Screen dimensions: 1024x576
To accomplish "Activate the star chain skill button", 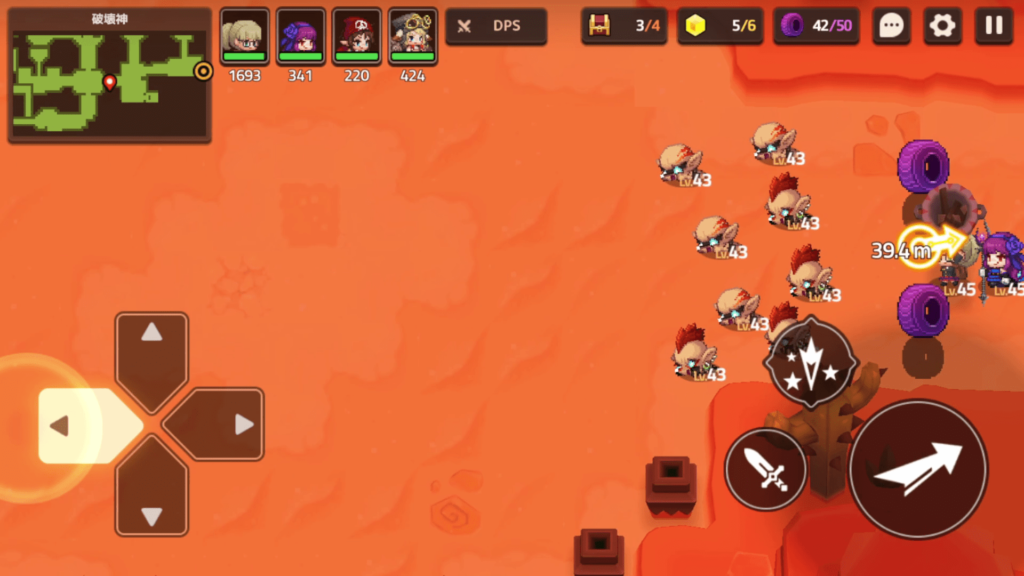I will (x=810, y=362).
